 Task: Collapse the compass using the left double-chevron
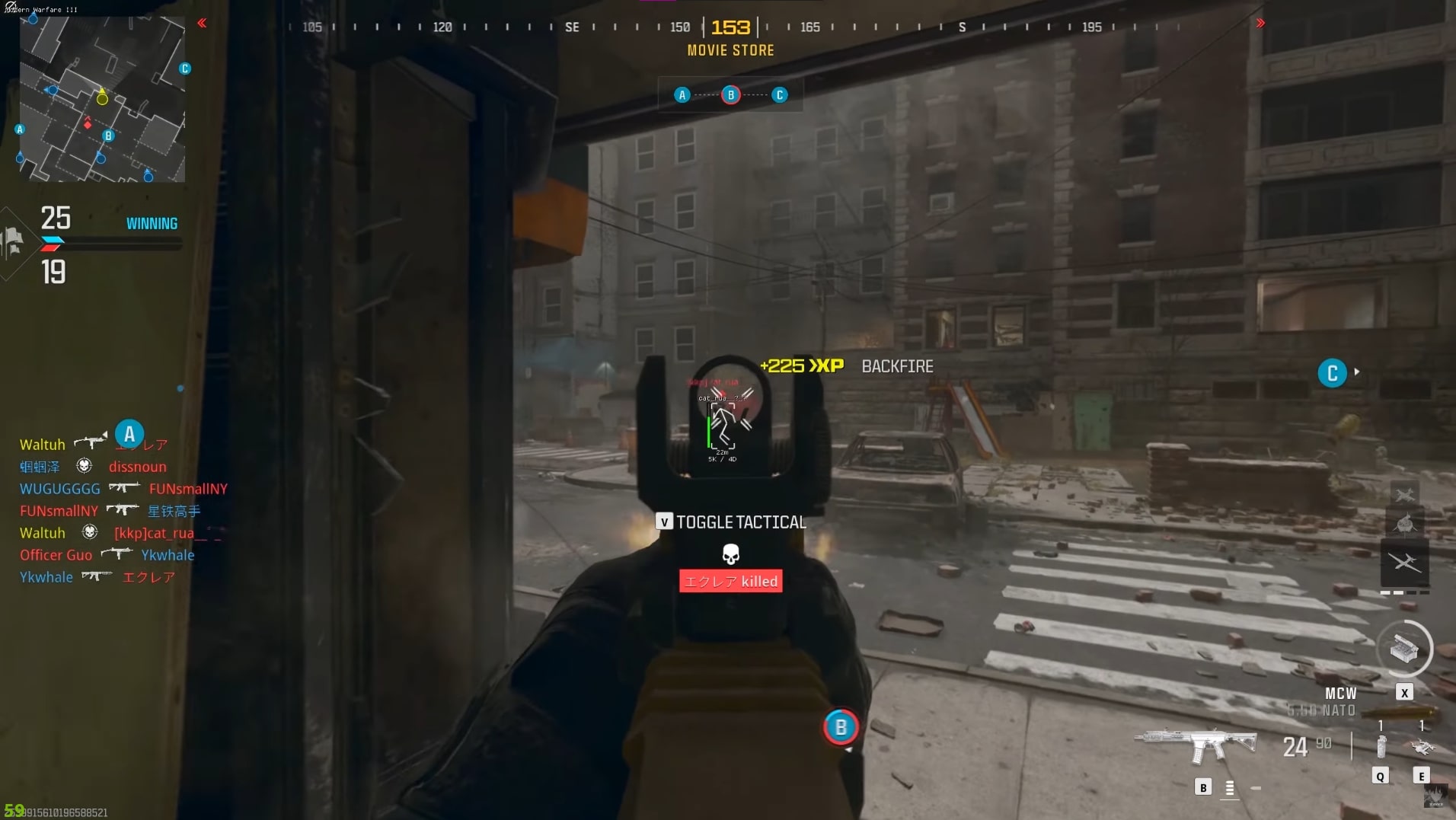click(x=203, y=23)
